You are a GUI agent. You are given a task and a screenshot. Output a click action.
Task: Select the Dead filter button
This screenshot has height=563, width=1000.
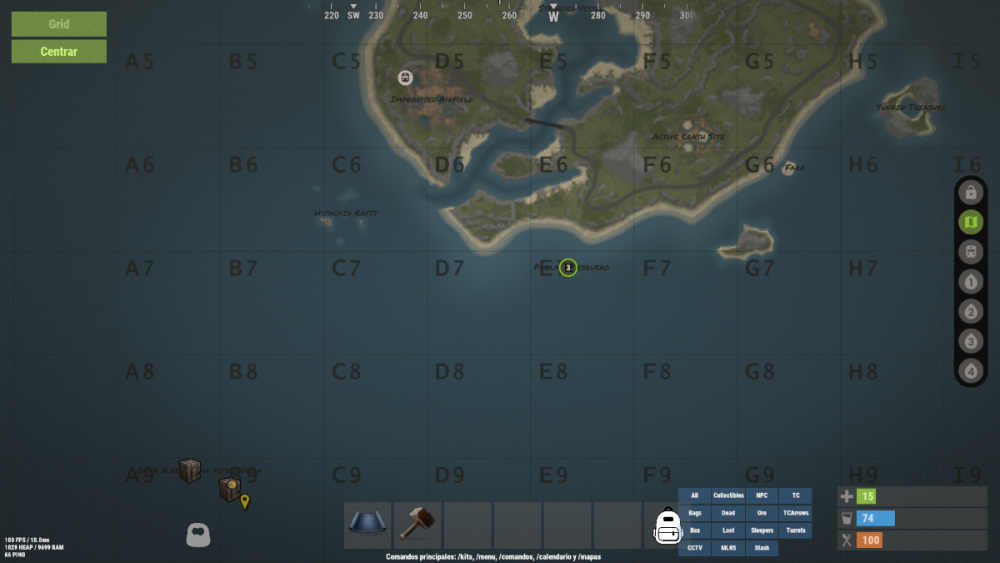pyautogui.click(x=728, y=513)
